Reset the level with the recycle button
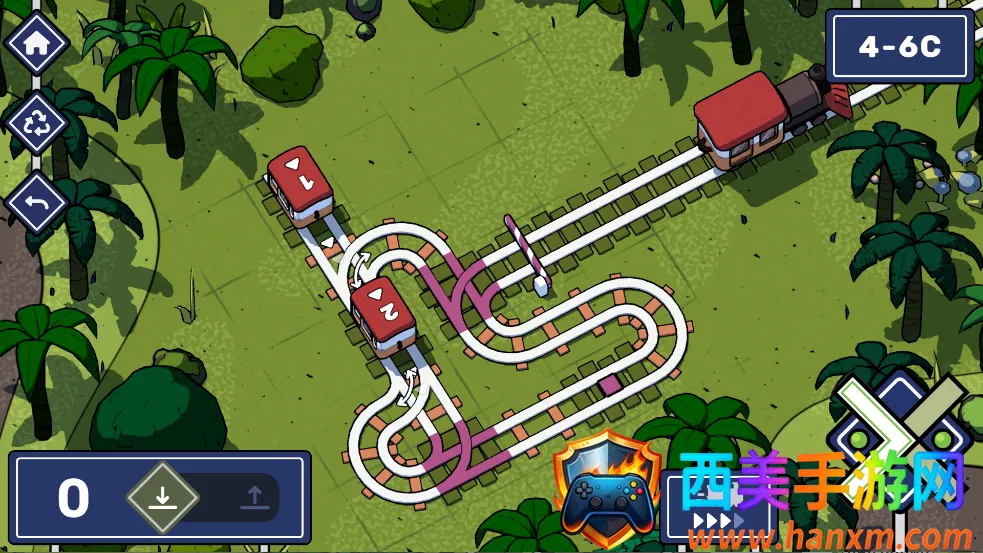Image resolution: width=983 pixels, height=553 pixels. click(x=37, y=124)
